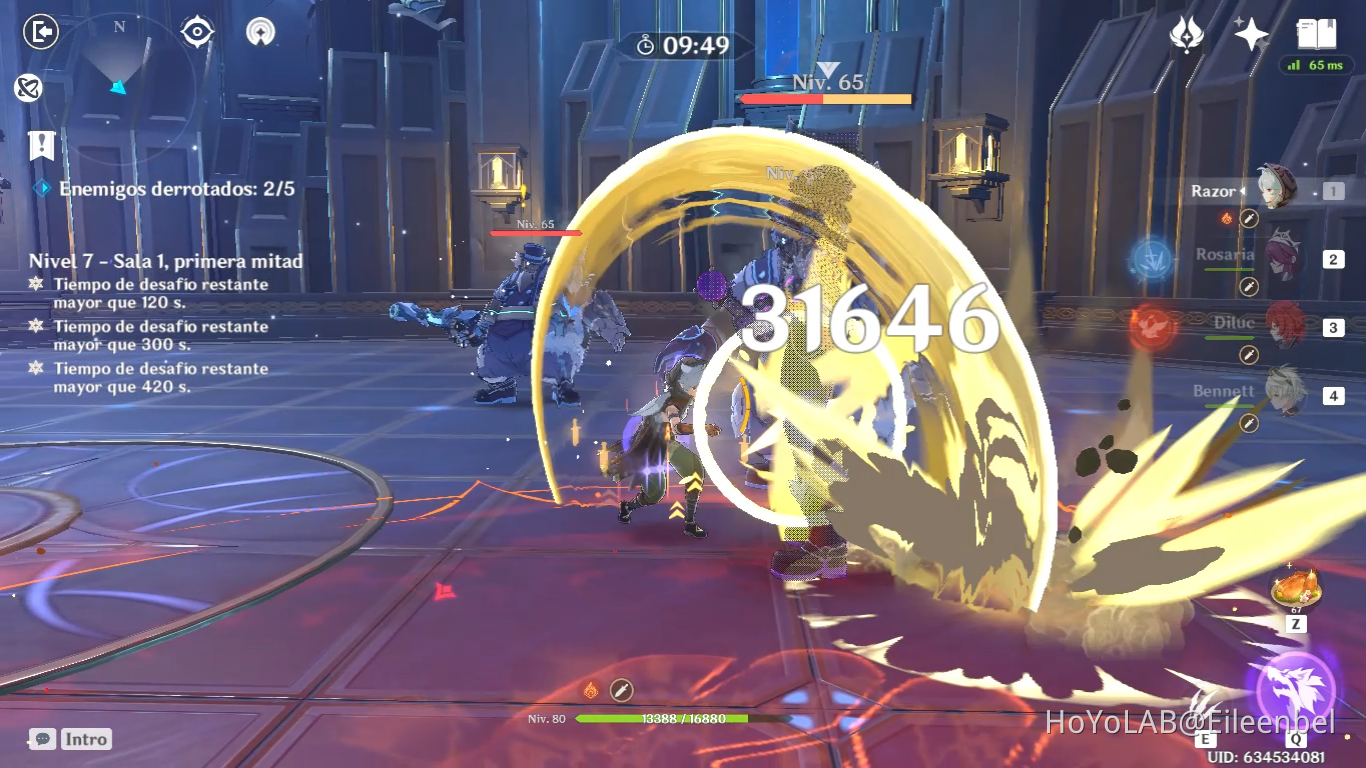Click Diluc's burst-ready red orb
1366x768 pixels.
[x=1154, y=324]
